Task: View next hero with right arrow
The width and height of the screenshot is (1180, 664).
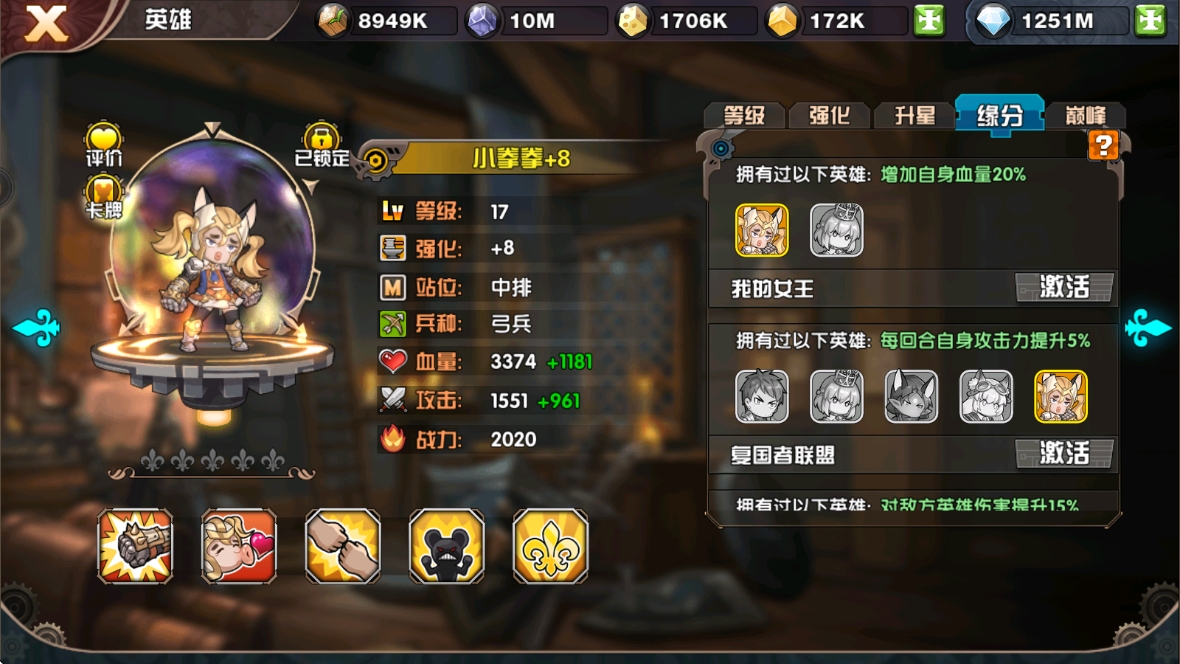Action: click(x=1146, y=327)
